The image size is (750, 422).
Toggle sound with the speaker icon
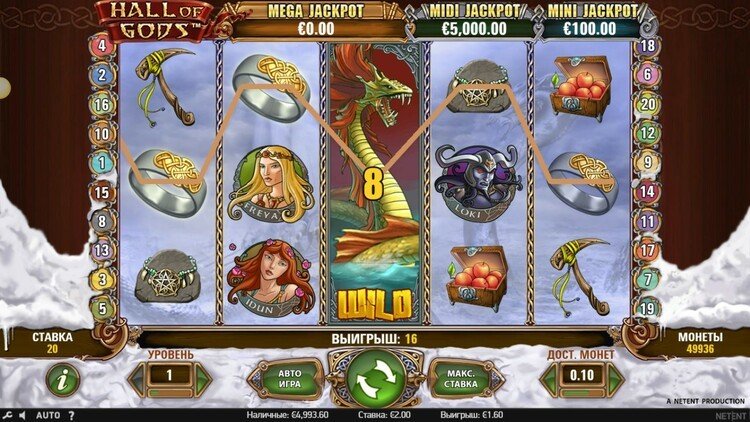point(24,414)
